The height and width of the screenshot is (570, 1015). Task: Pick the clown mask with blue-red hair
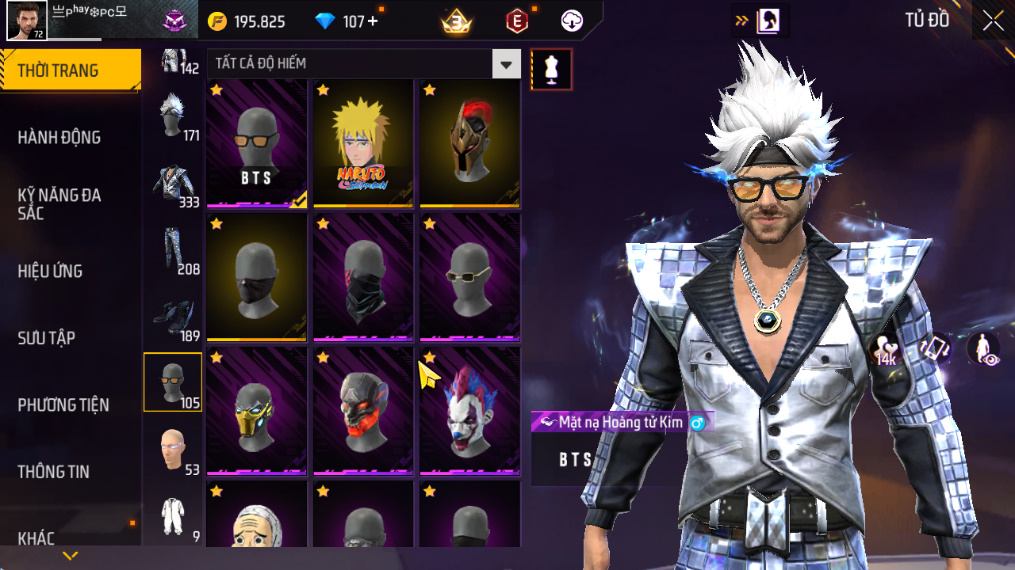469,410
